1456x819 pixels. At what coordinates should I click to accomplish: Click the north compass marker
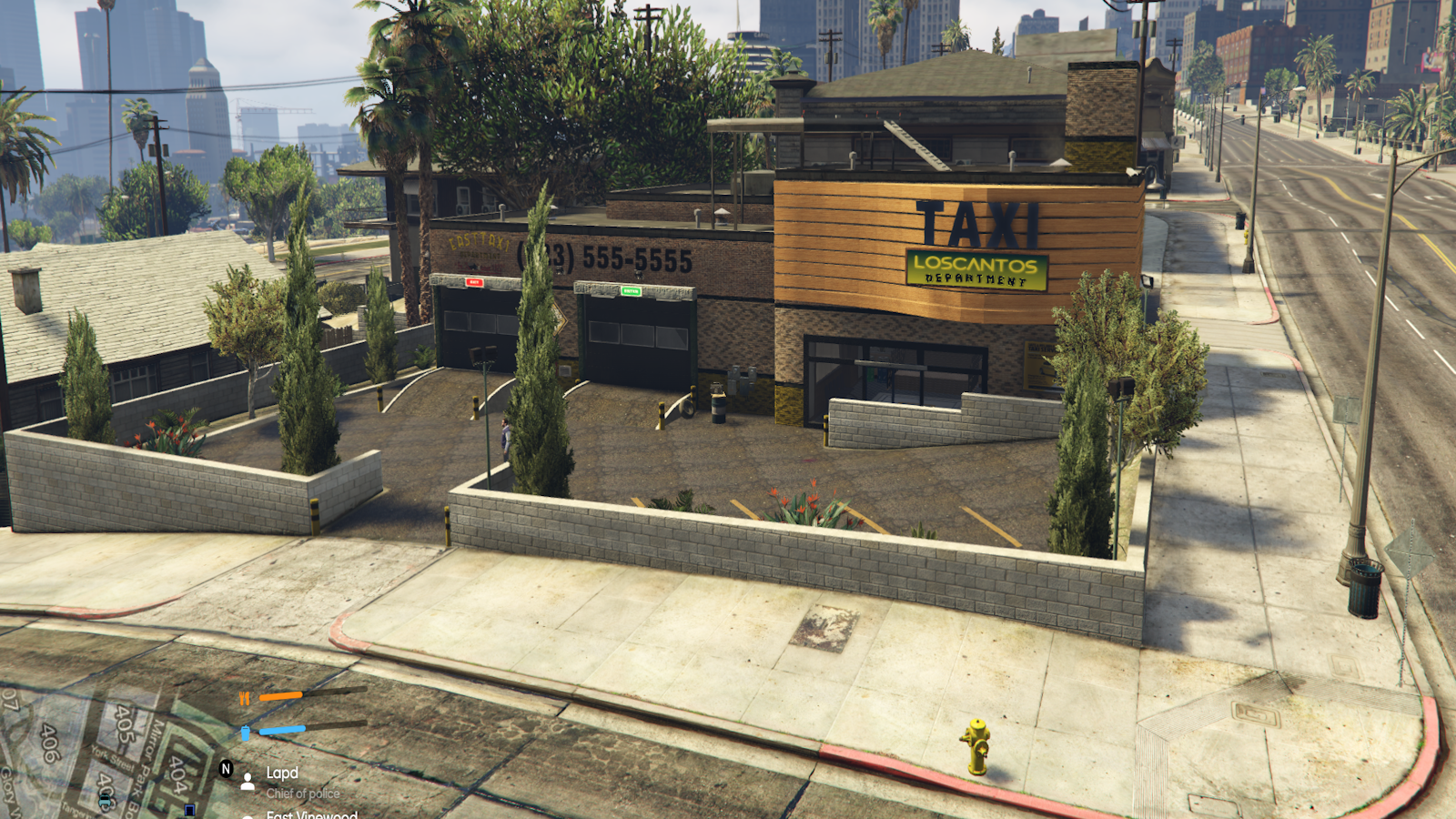click(227, 769)
